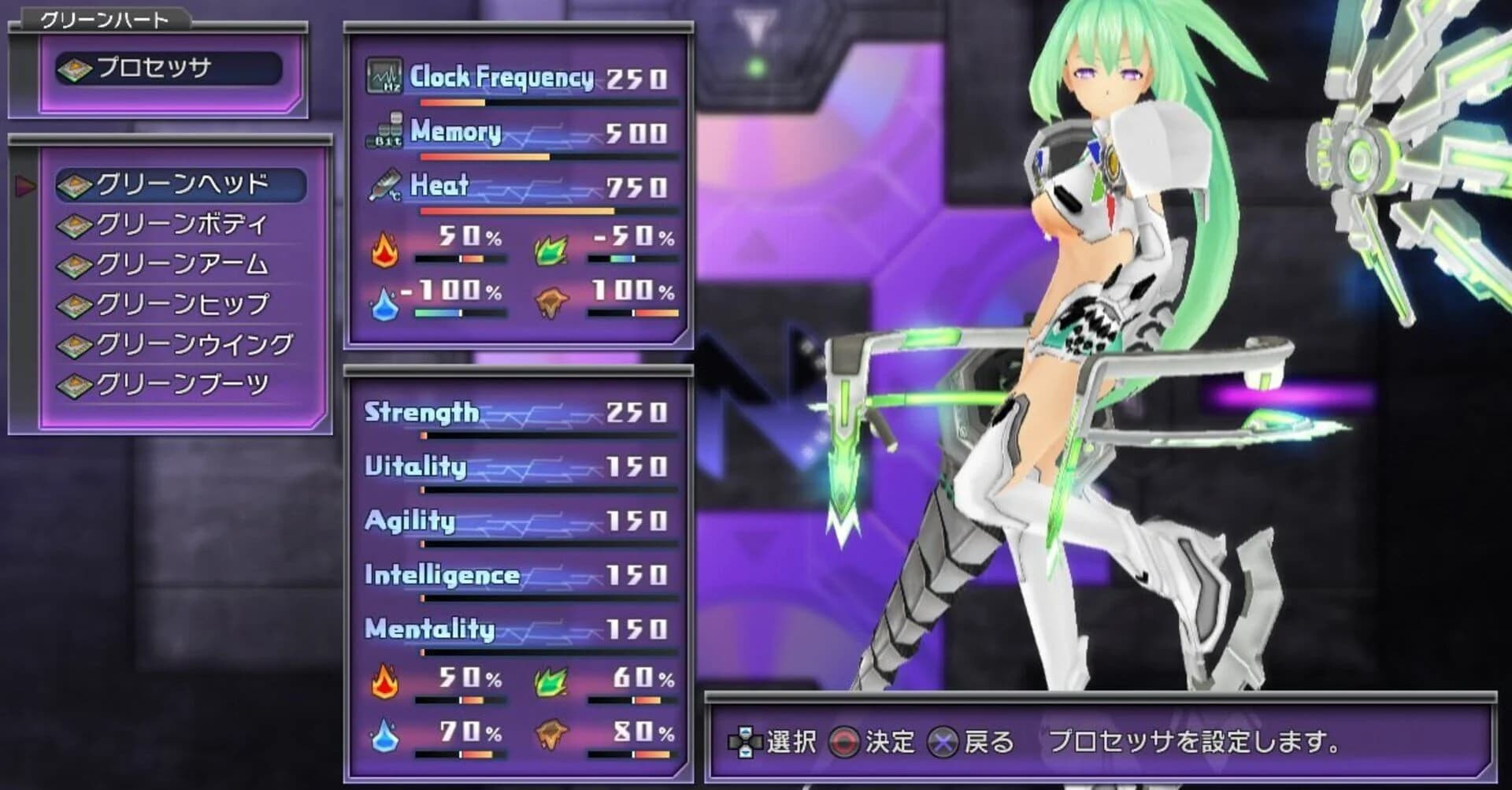Select グリーンボディ in the equipment list

[180, 224]
